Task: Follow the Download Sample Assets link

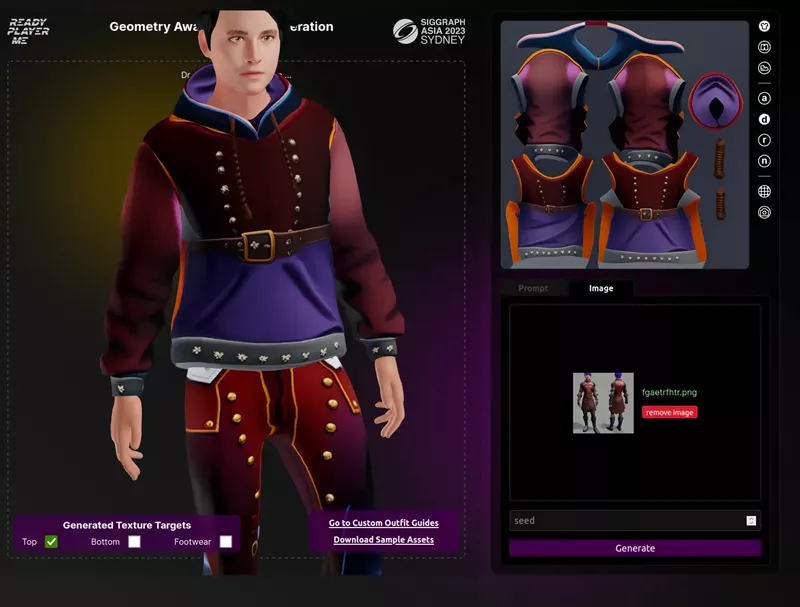Action: pyautogui.click(x=384, y=540)
